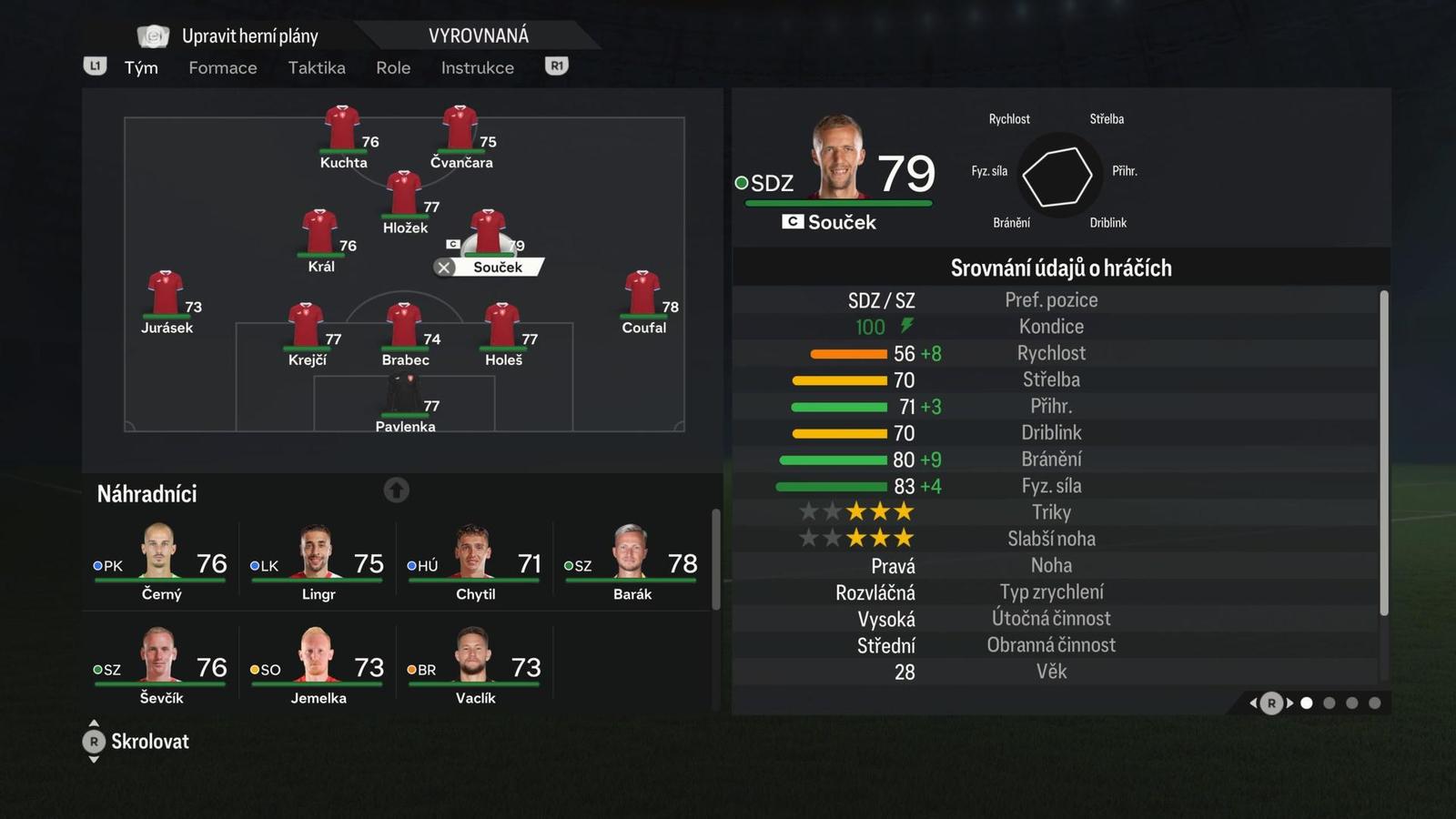Screen dimensions: 1456x819
Task: Open the VYROVNANÁ game plan selector
Action: [480, 35]
